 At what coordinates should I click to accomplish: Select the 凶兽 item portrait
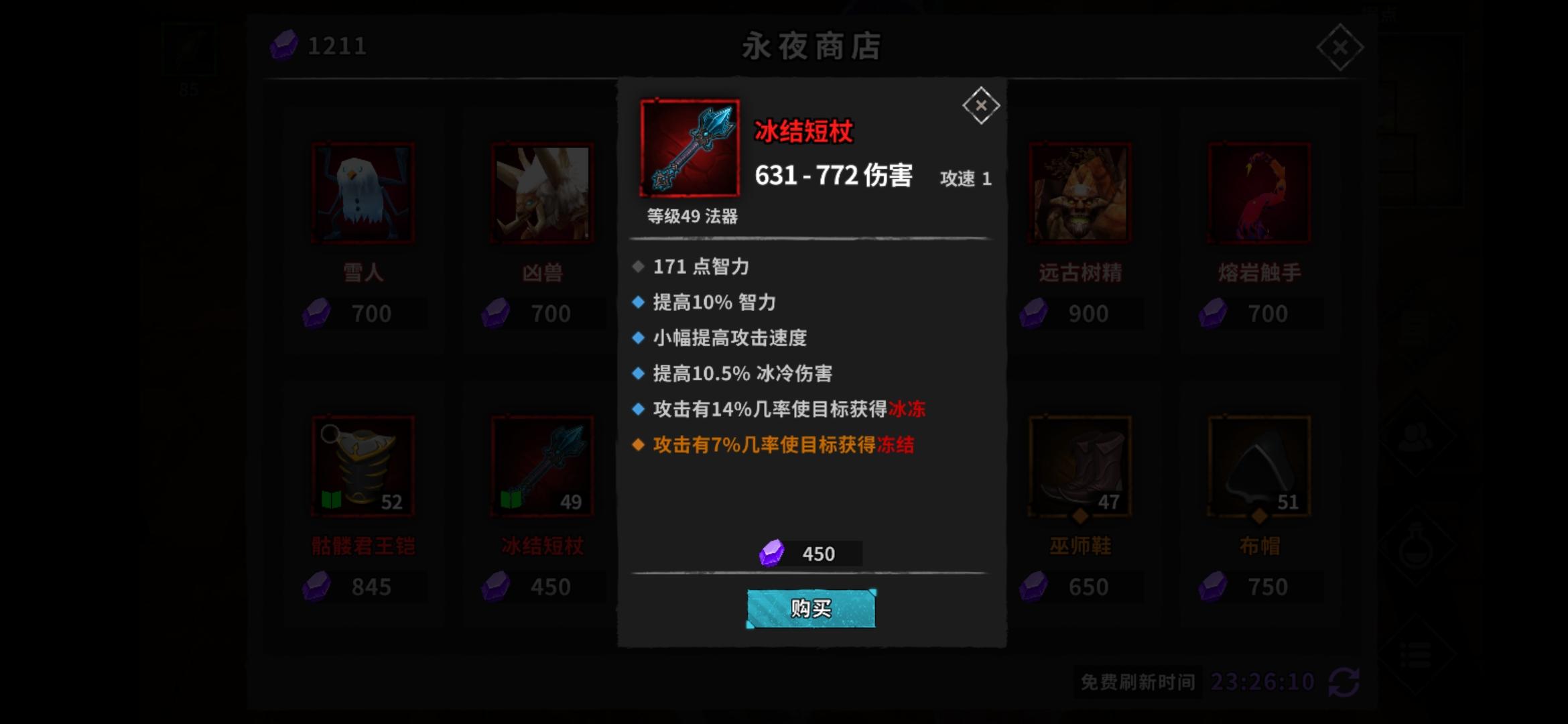point(540,191)
